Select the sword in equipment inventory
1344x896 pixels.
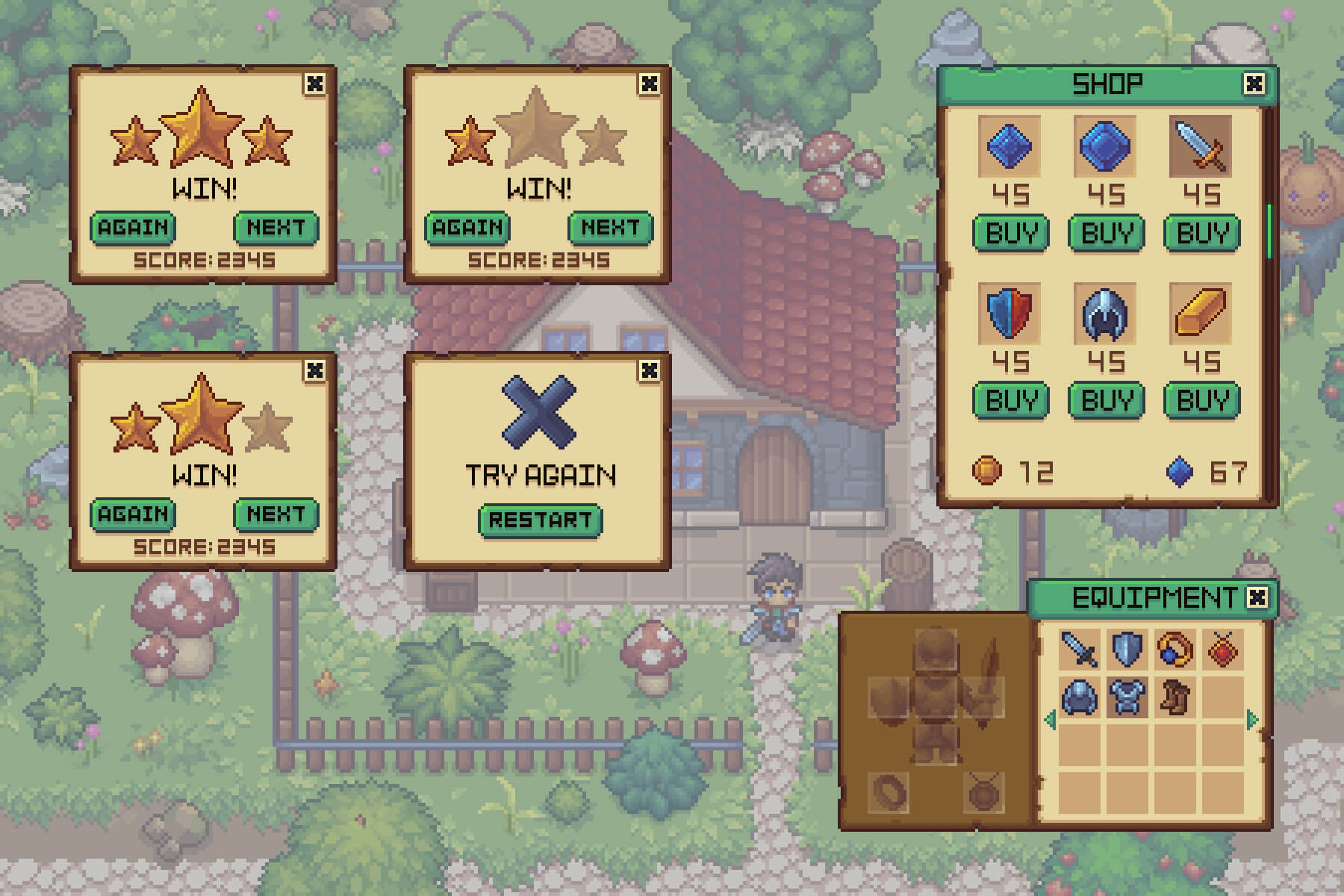pyautogui.click(x=1080, y=649)
